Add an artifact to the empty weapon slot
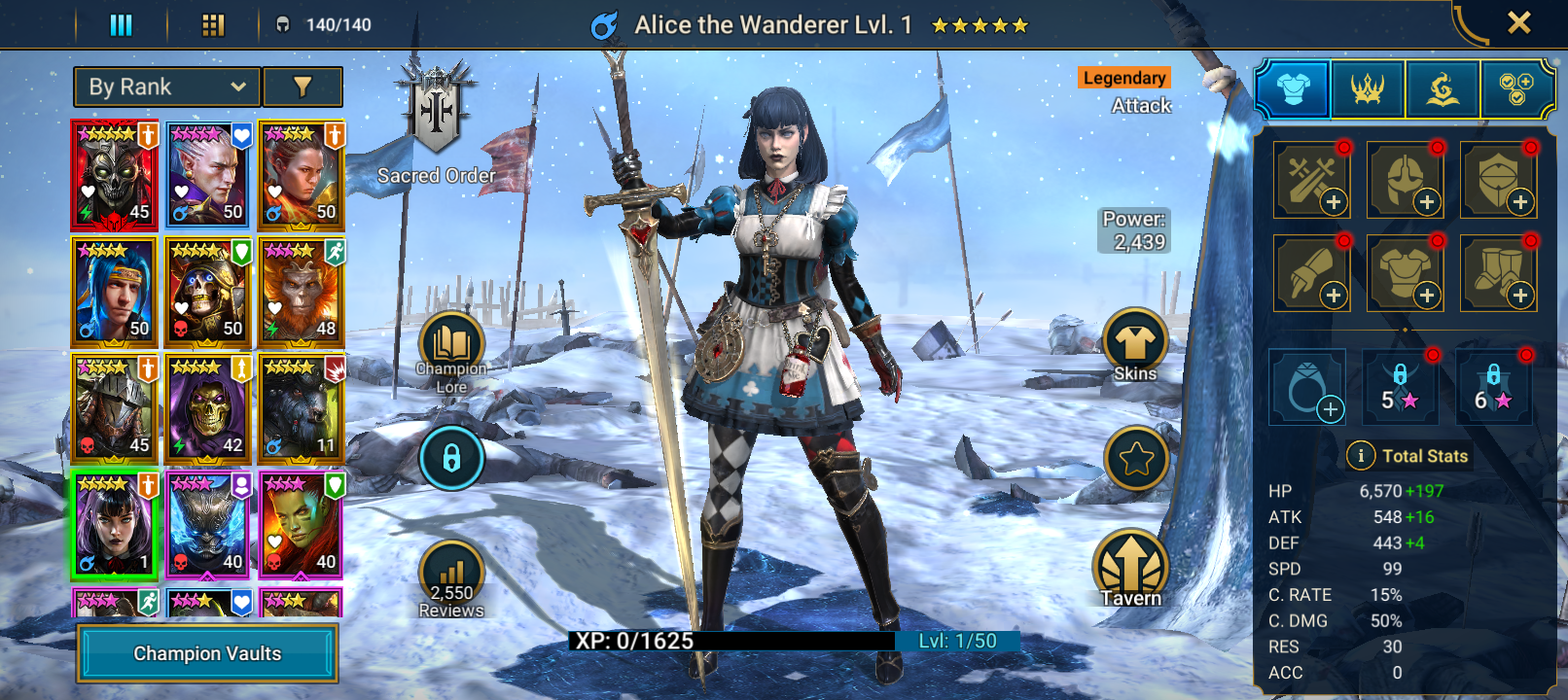 click(1311, 180)
